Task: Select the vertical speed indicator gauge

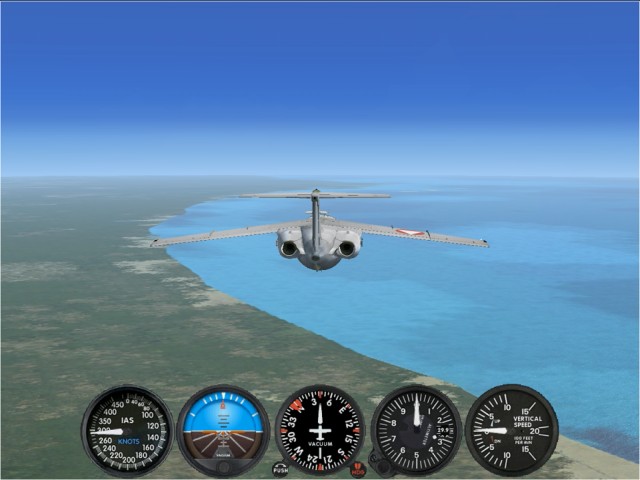Action: click(x=511, y=430)
